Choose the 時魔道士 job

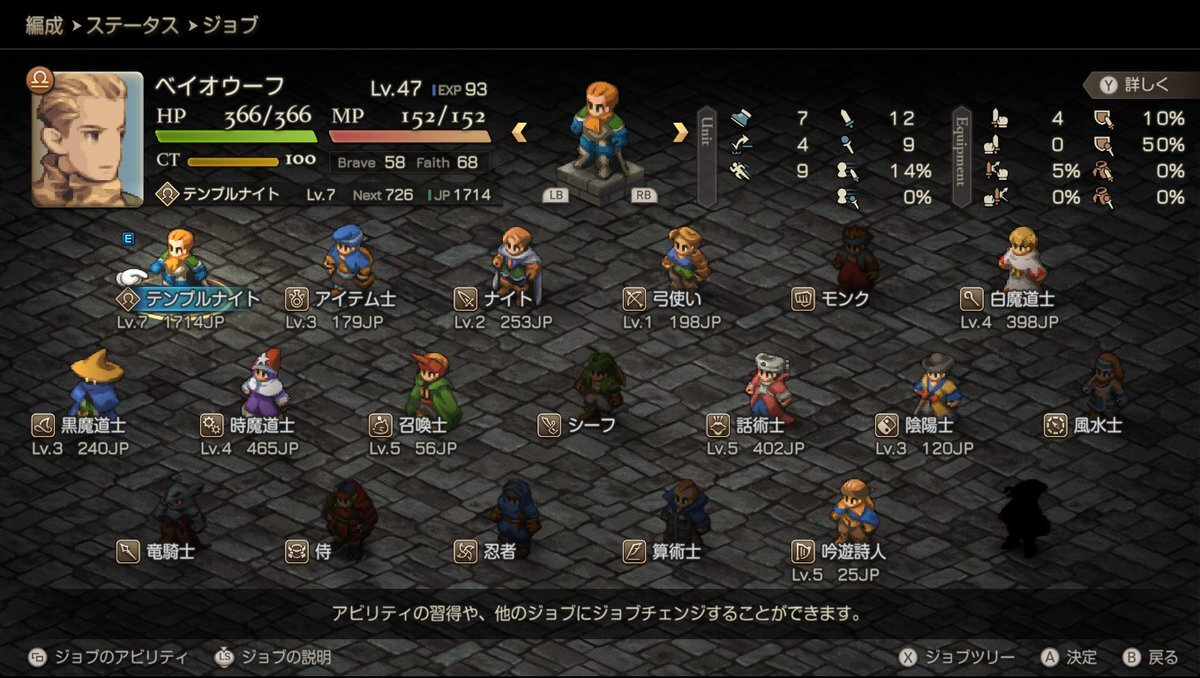coord(249,425)
